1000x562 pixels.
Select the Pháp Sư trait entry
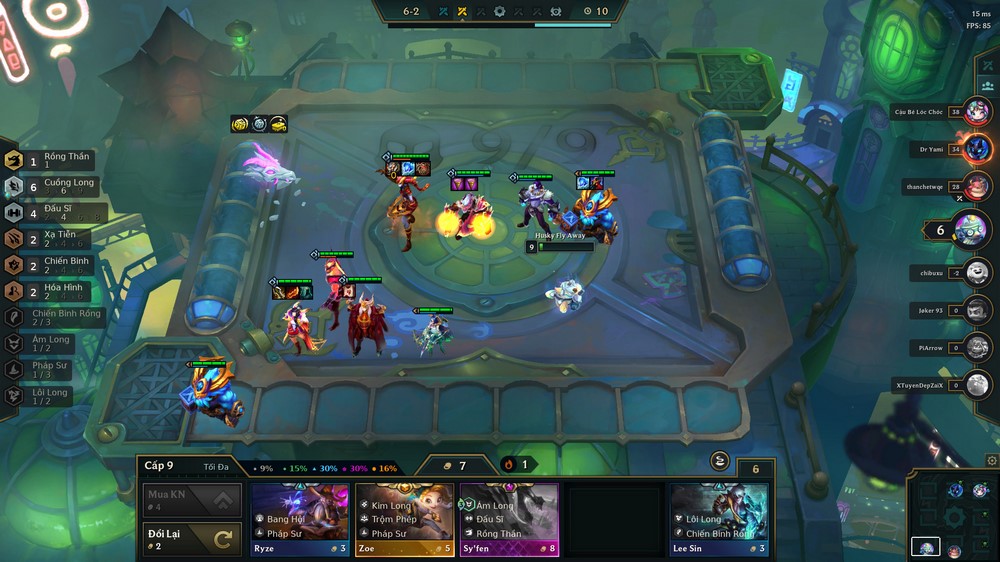[50, 369]
